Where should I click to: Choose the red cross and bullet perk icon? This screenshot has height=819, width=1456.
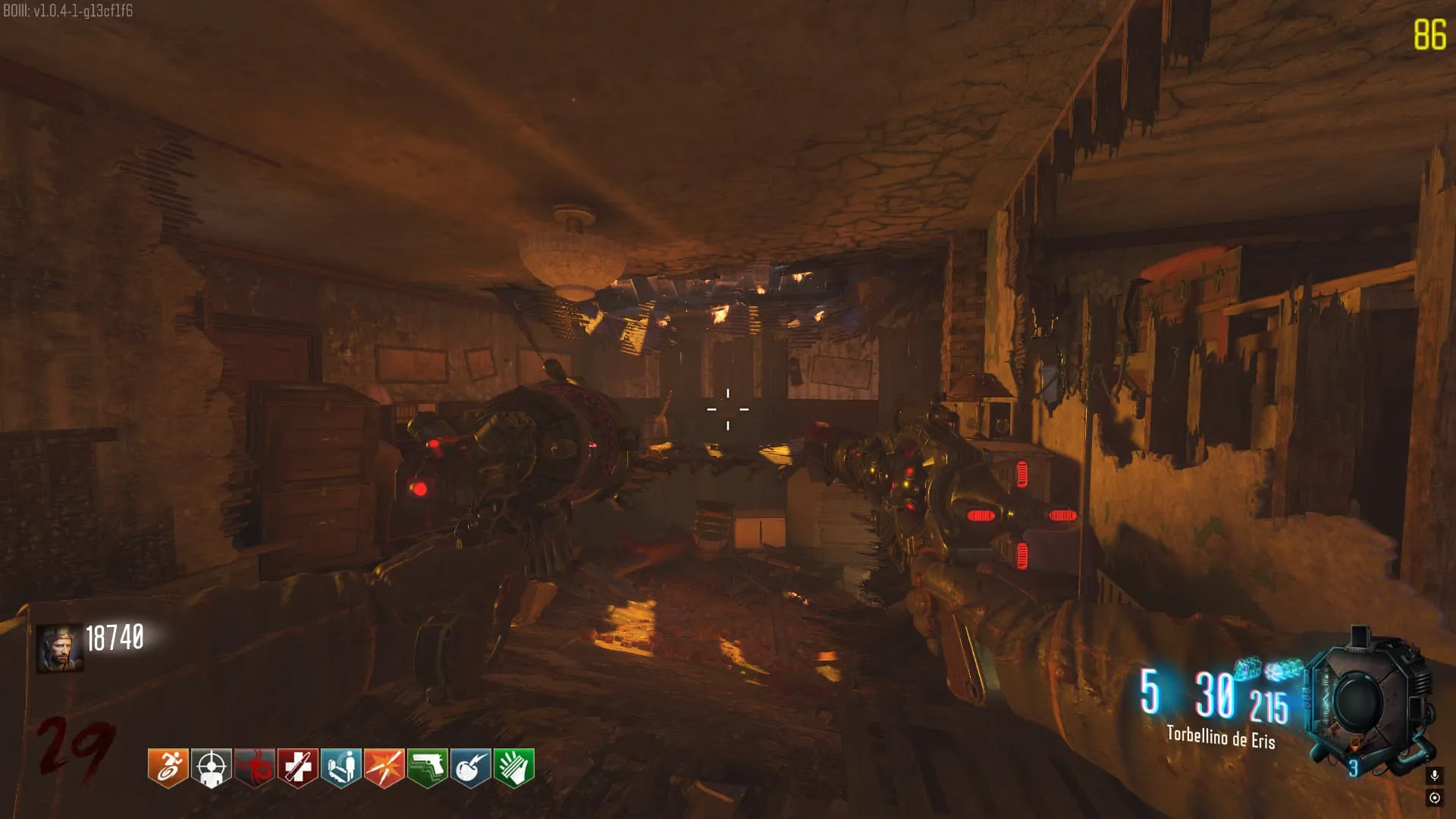297,767
